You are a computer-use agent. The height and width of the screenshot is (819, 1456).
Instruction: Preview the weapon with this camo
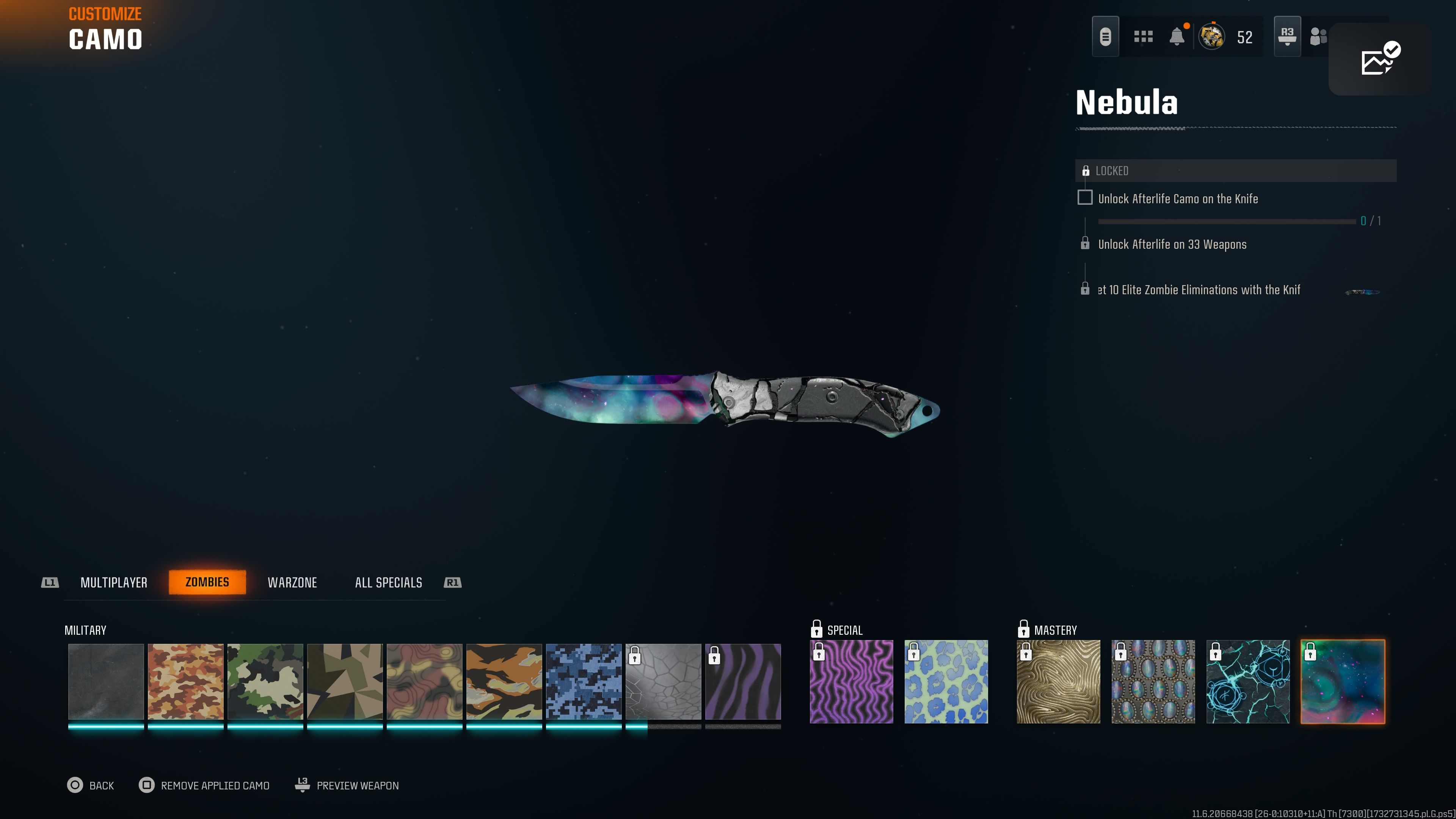347,785
